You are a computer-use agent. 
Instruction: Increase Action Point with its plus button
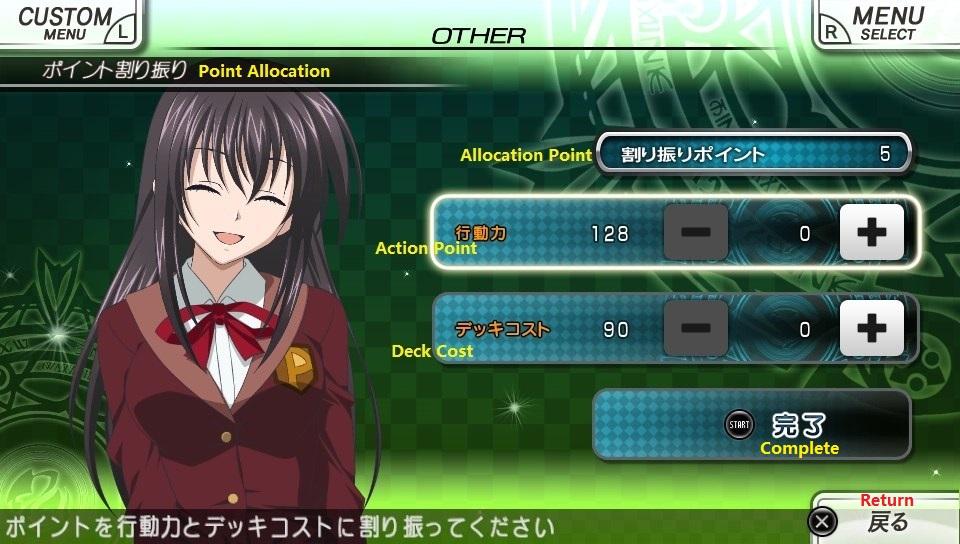[x=871, y=232]
